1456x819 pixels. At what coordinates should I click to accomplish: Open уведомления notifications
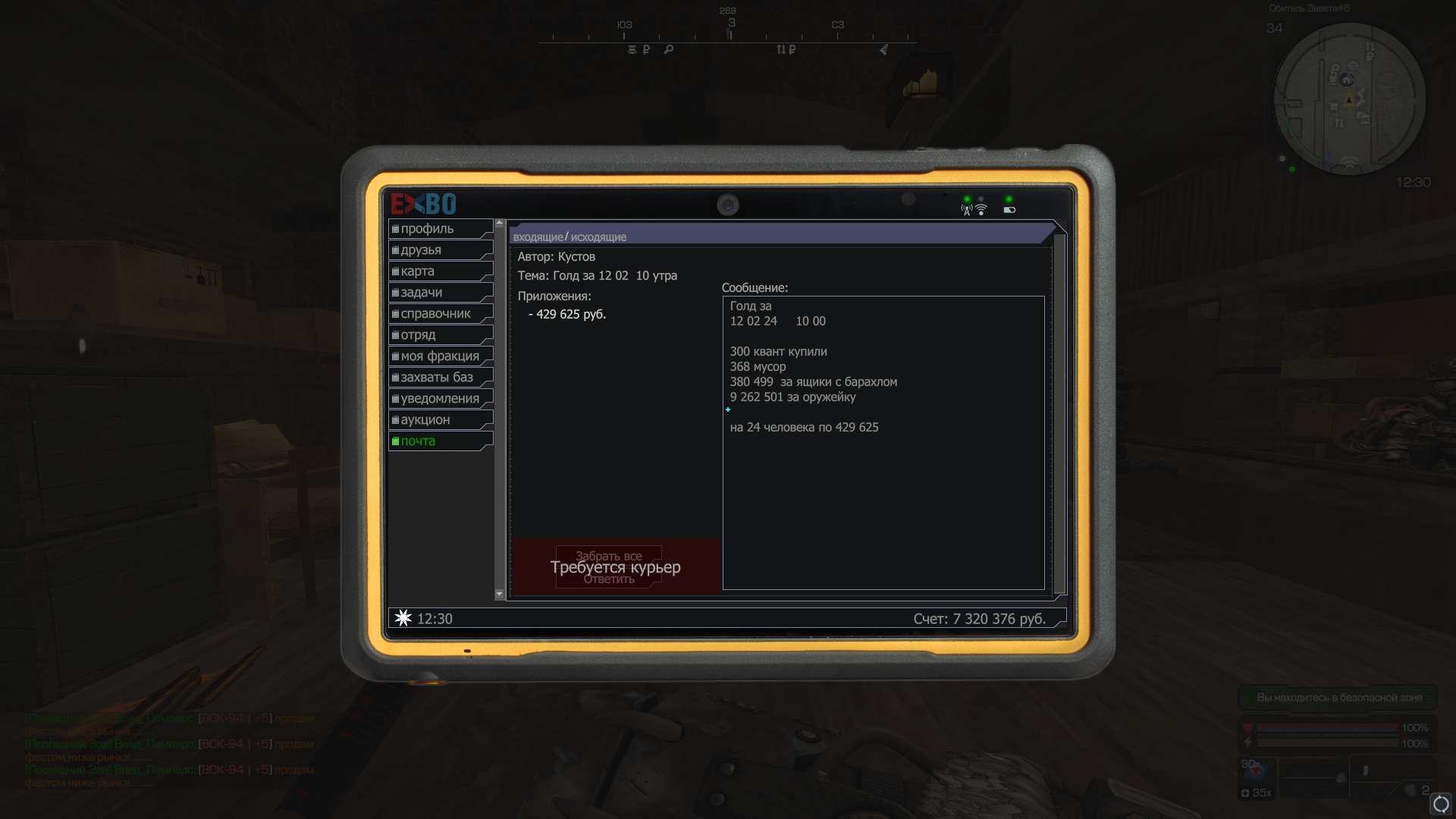[440, 399]
